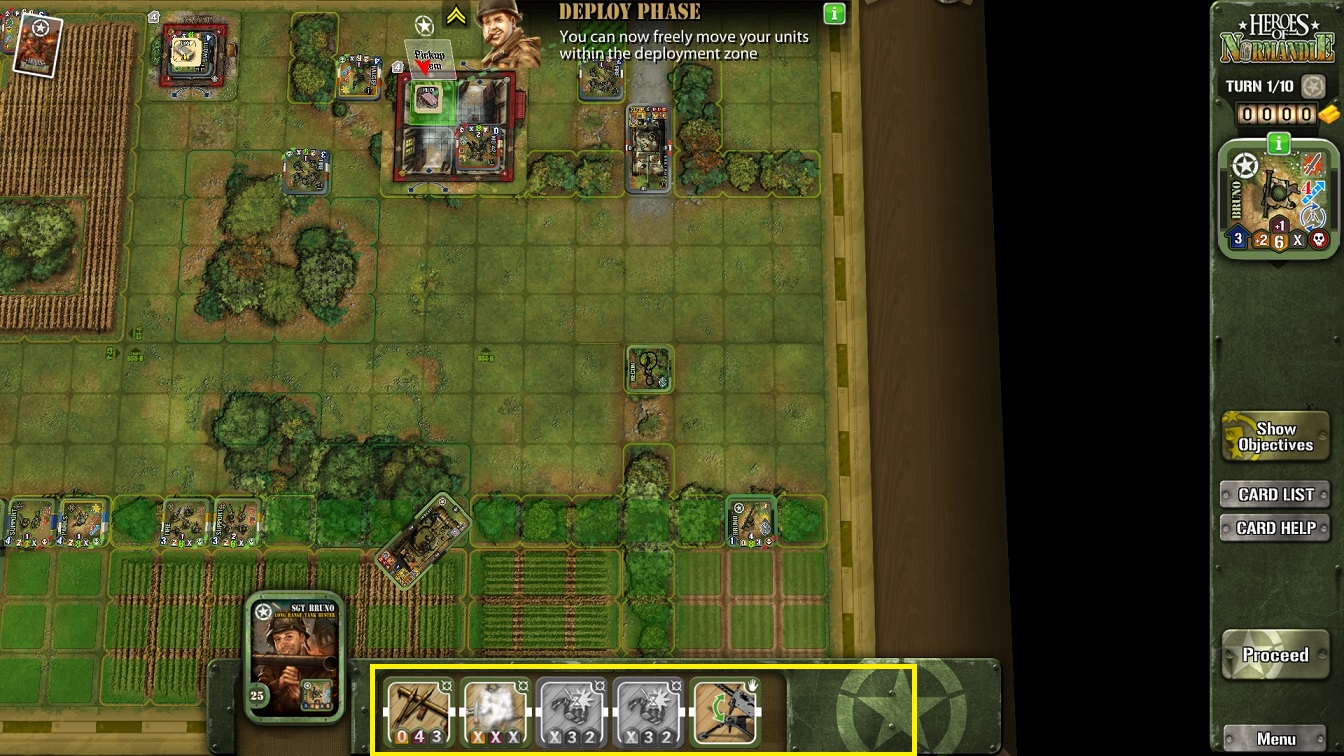Screen dimensions: 1344x756
Task: Open the Card List
Action: (1275, 494)
